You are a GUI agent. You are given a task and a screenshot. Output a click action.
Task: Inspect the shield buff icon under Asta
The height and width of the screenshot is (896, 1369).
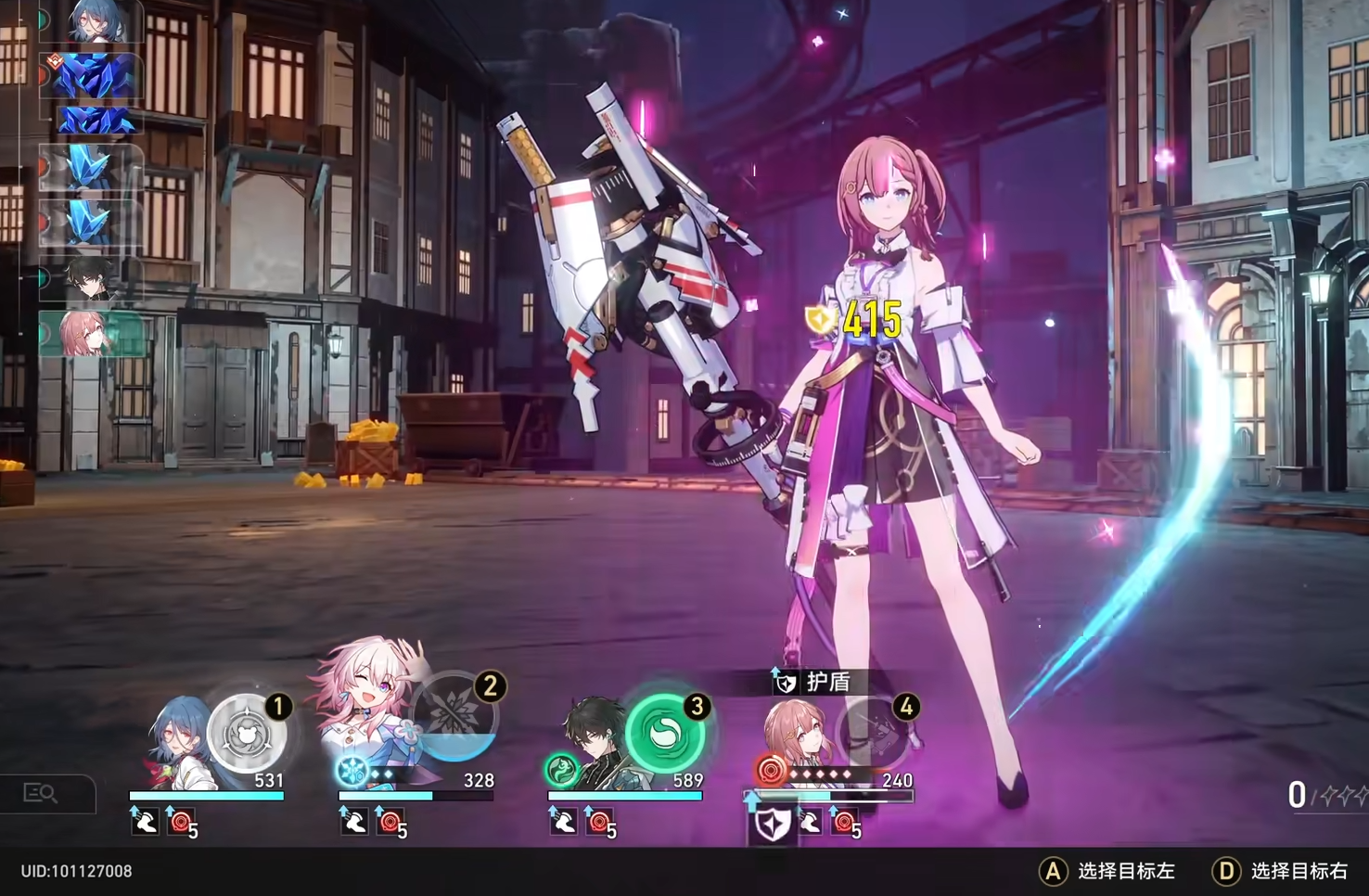tap(771, 825)
